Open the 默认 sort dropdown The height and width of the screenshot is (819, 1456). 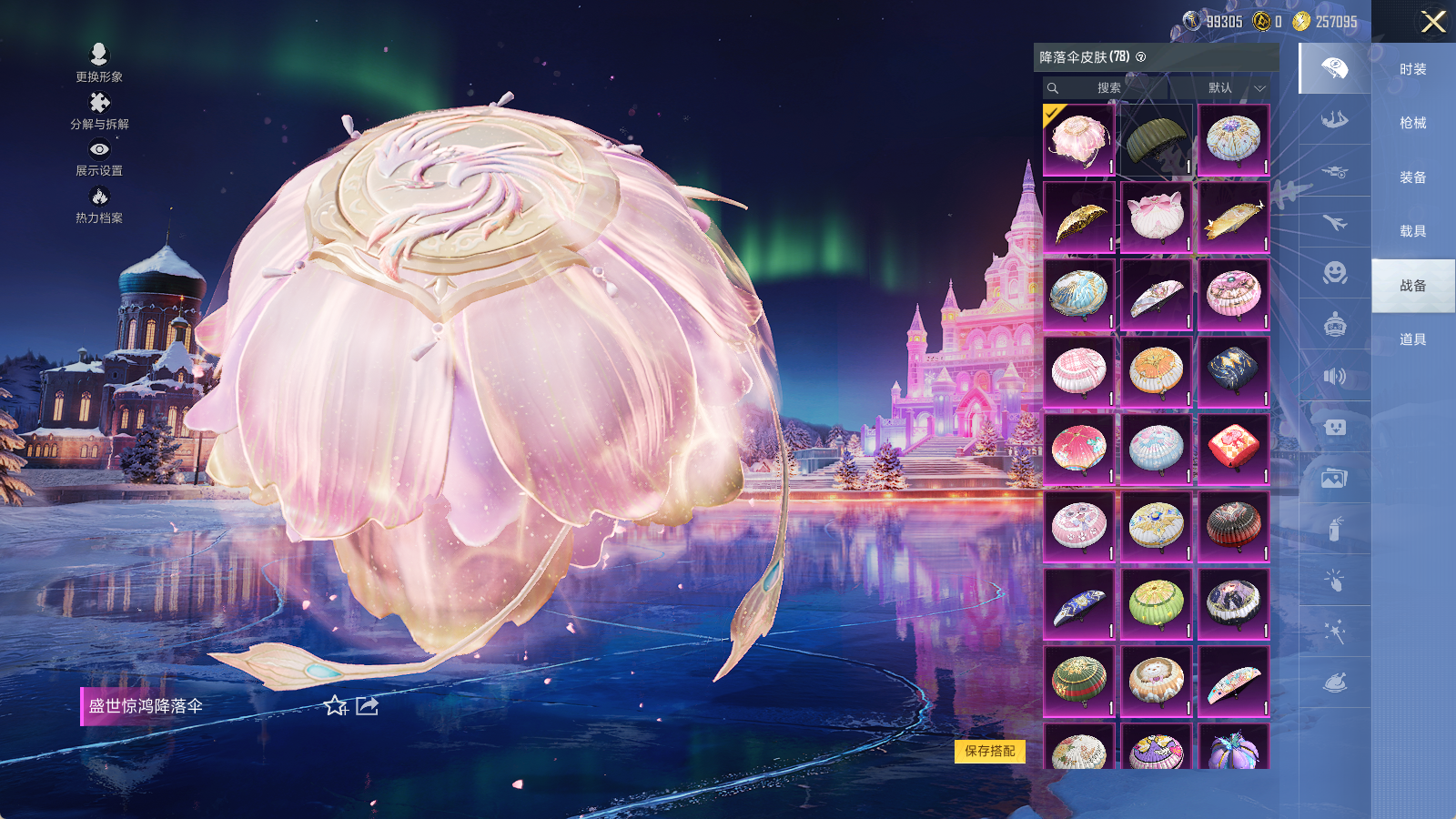(1232, 88)
